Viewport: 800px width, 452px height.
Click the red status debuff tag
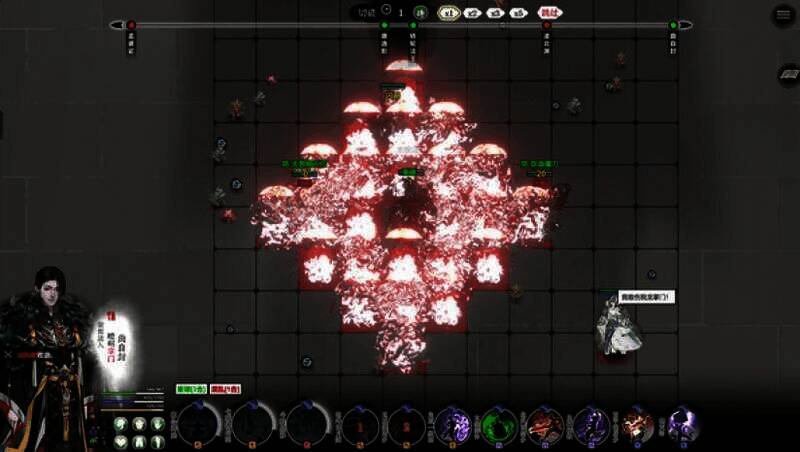(x=226, y=389)
